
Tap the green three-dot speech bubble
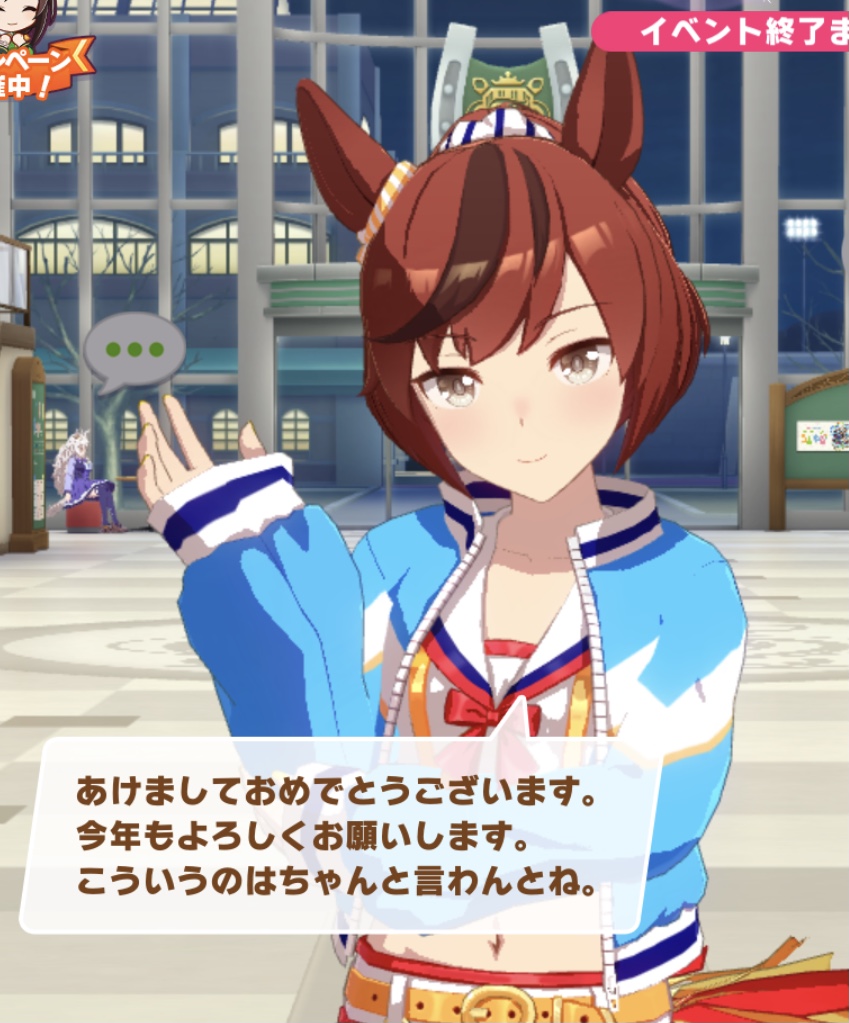click(133, 351)
